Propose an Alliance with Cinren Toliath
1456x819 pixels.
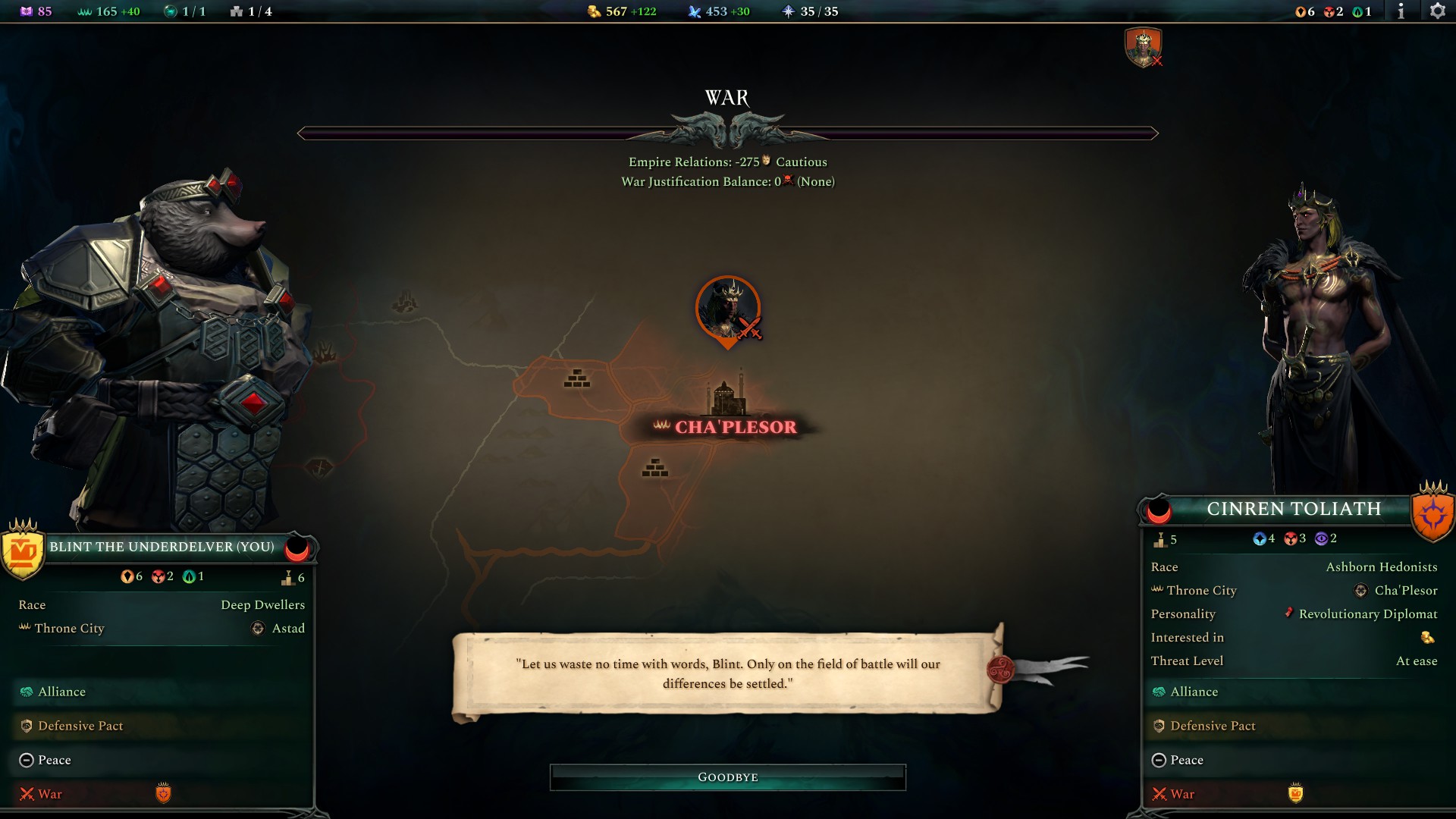[1194, 692]
